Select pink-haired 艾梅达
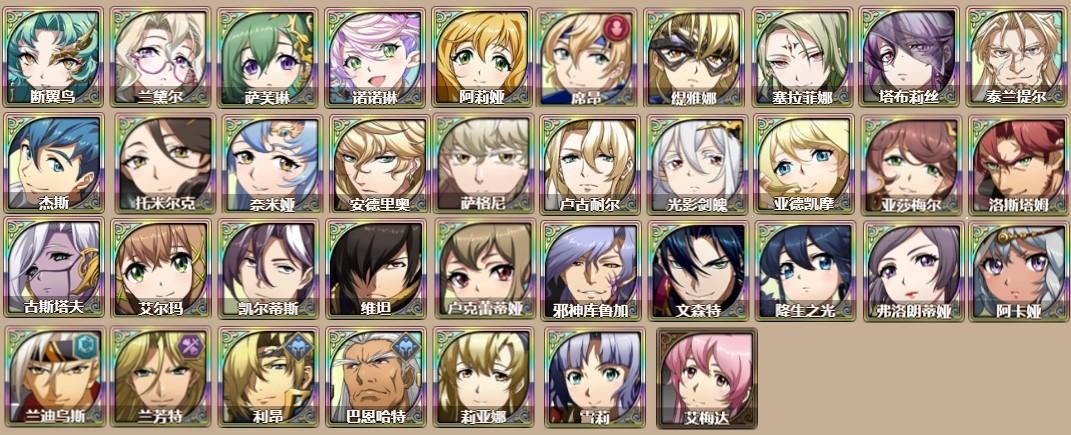The height and width of the screenshot is (435, 1071). (x=706, y=376)
